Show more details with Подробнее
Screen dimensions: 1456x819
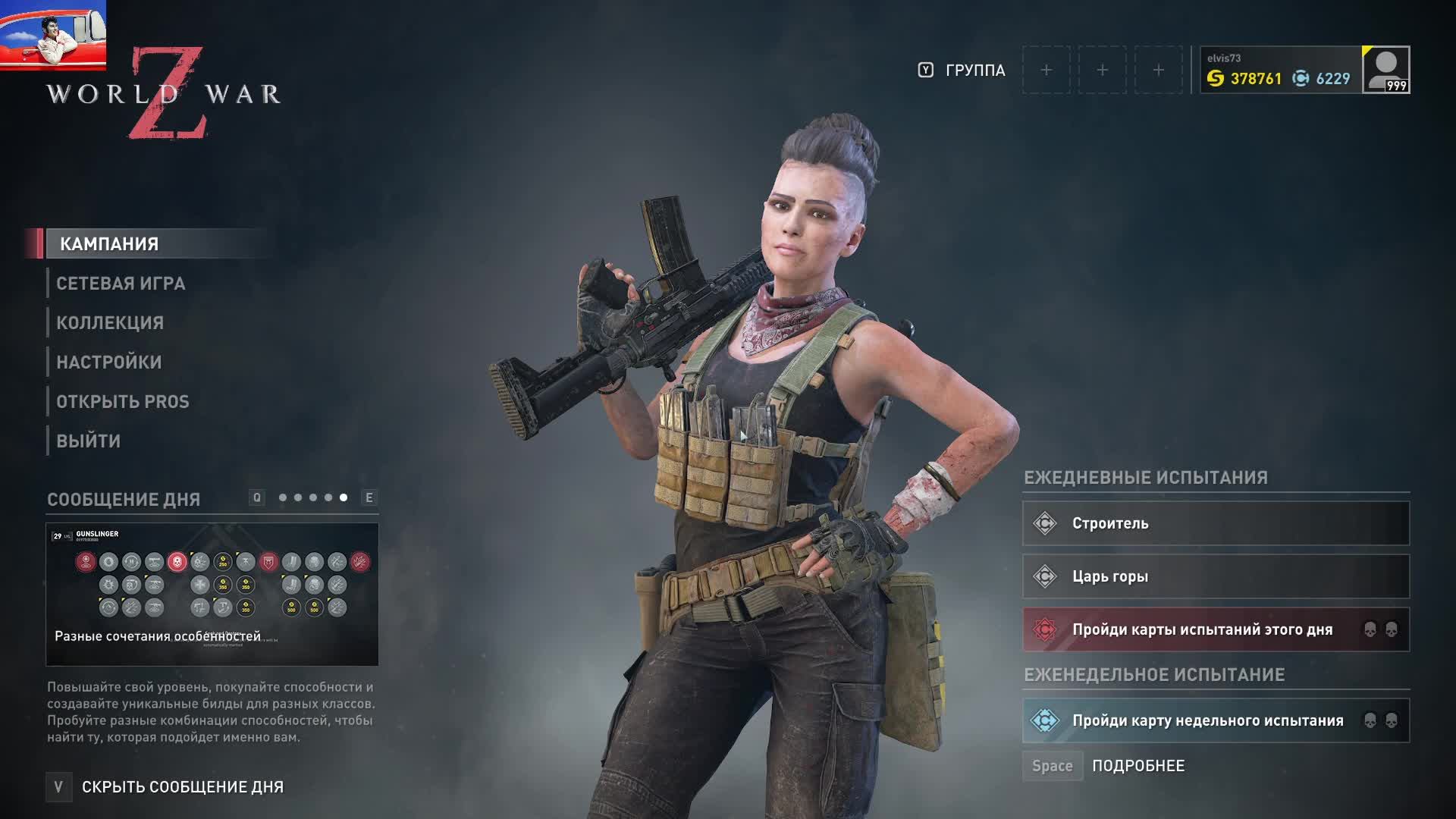tap(1137, 766)
